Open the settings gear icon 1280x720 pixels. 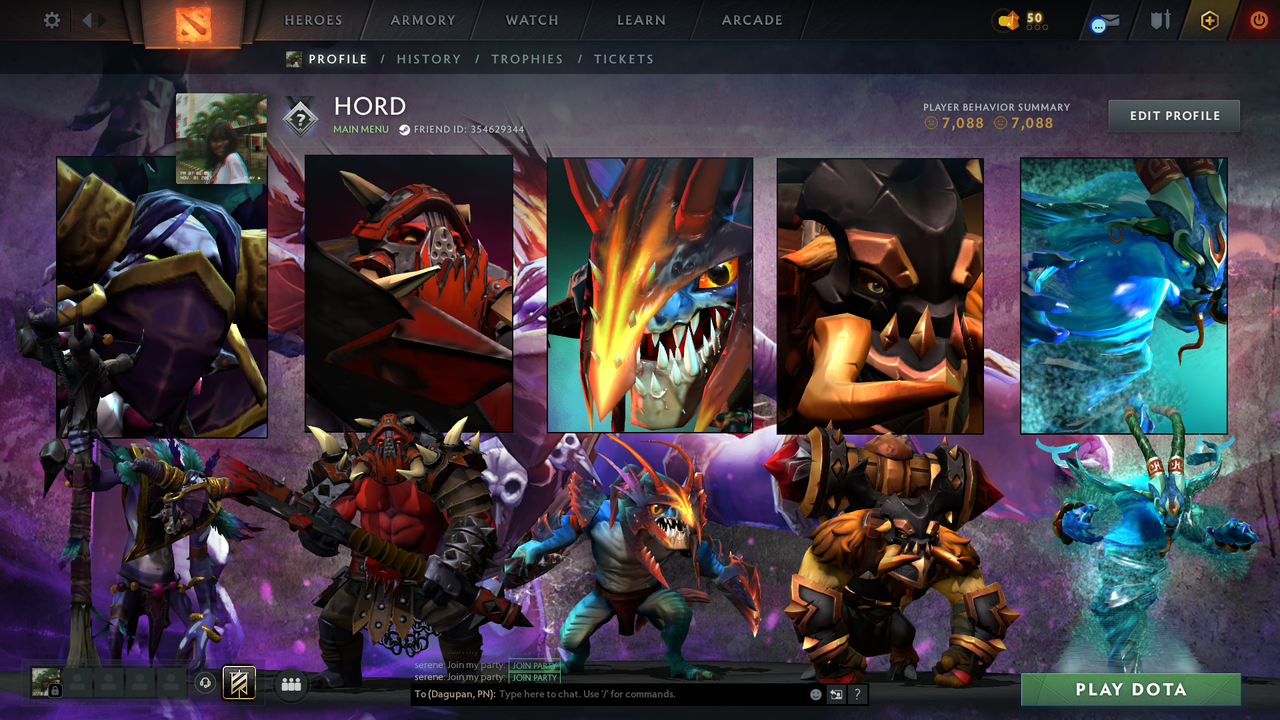50,19
